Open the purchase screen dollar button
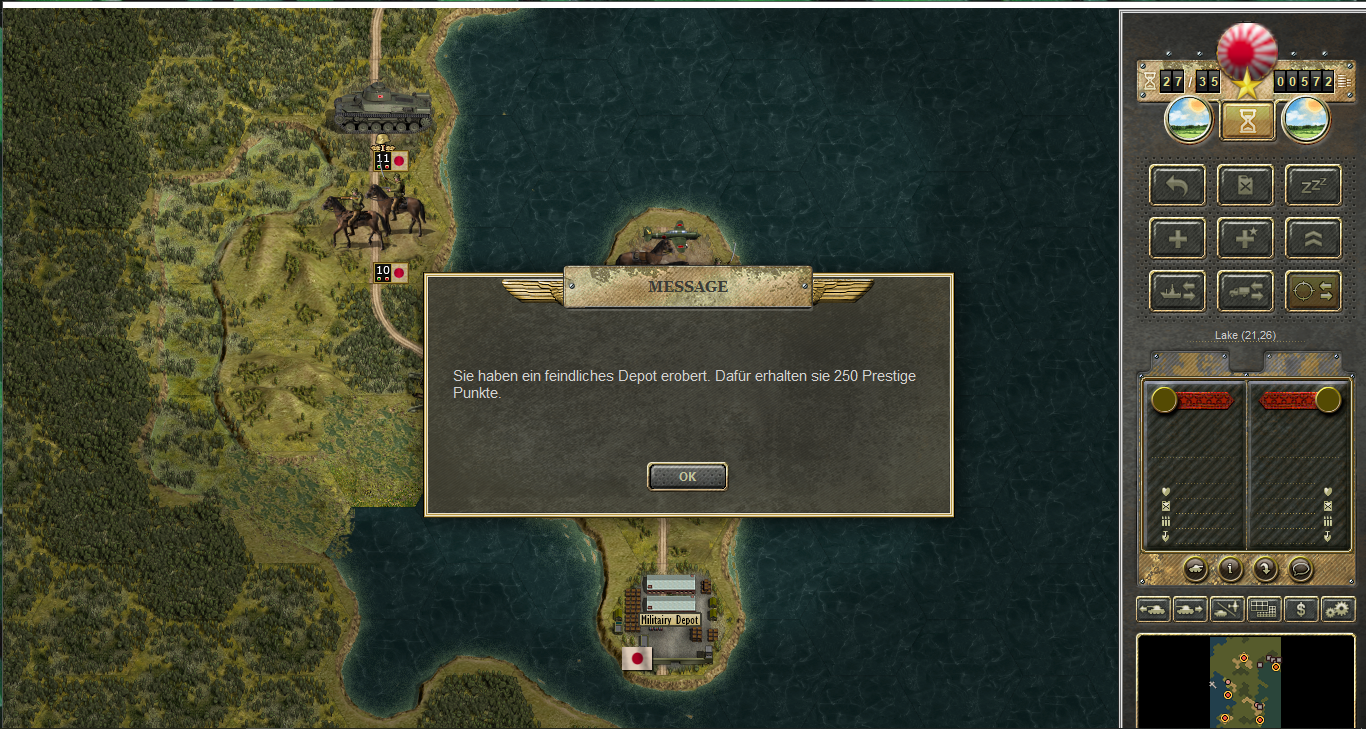Image resolution: width=1366 pixels, height=729 pixels. (1300, 608)
